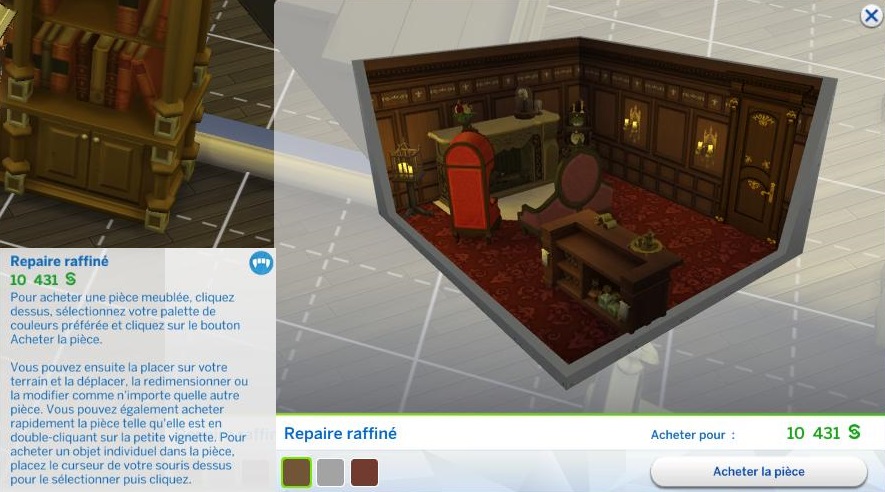Choose the gray color palette swatch
This screenshot has width=885, height=492.
point(331,472)
